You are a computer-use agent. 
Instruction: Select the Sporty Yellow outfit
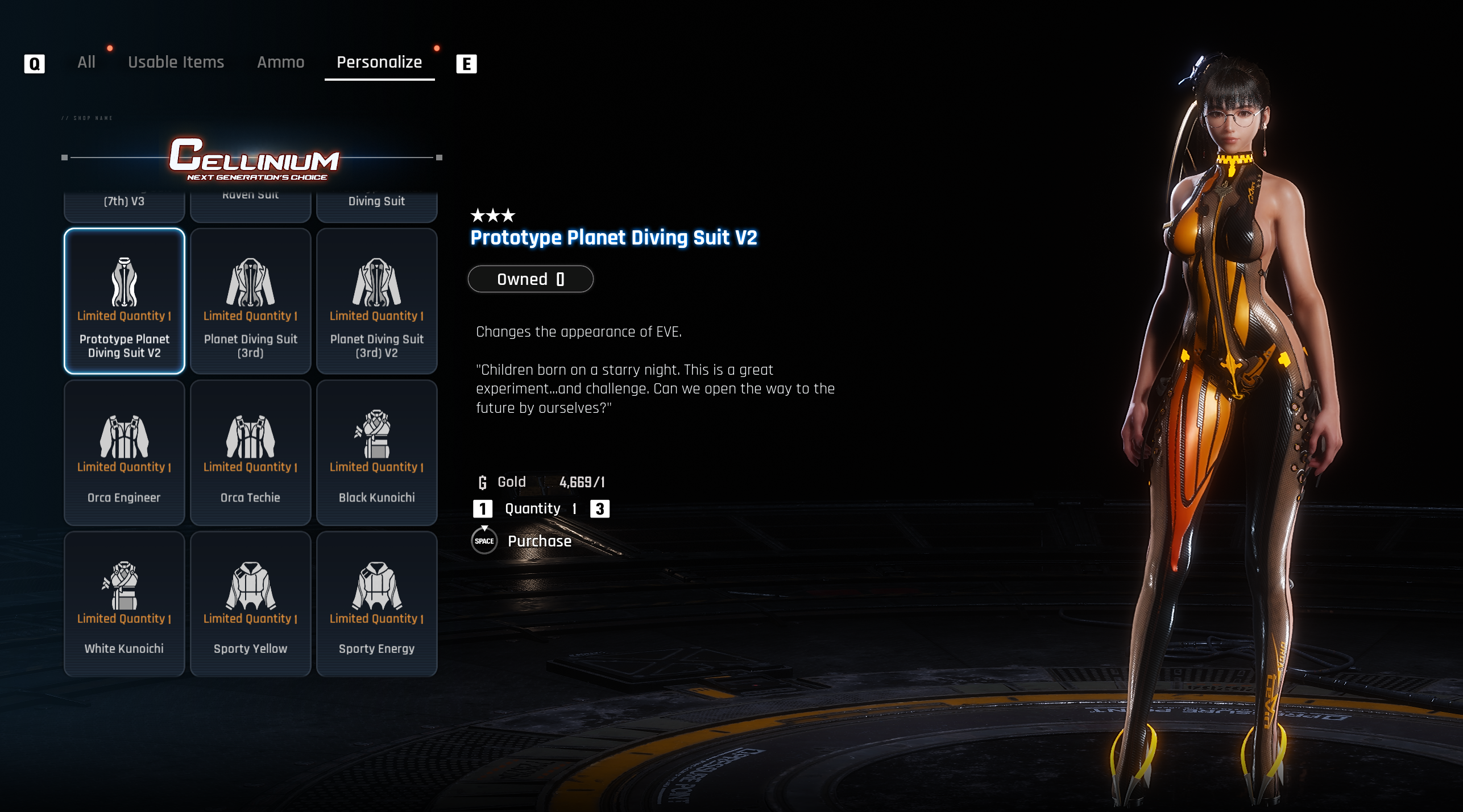pos(251,603)
